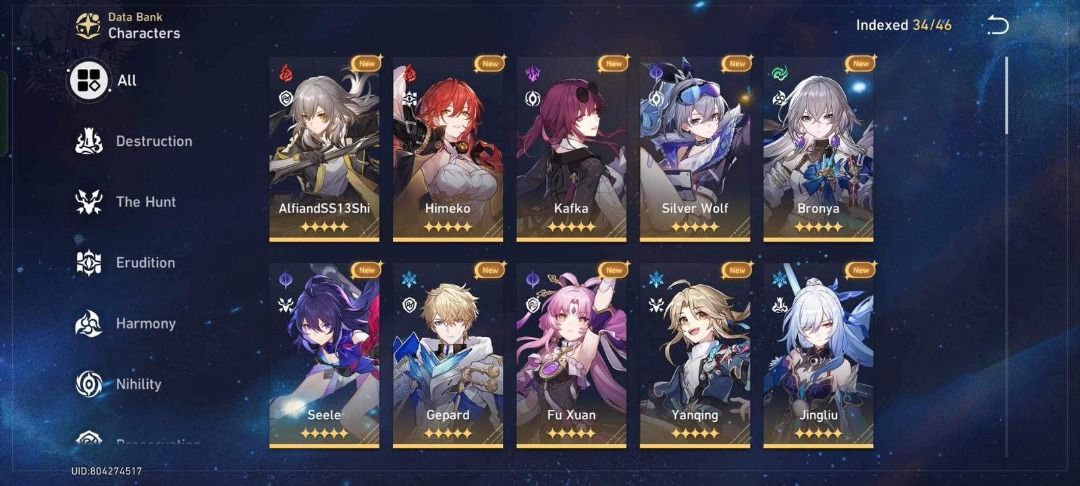Open the AlfiandSS13Shi character card

point(324,148)
